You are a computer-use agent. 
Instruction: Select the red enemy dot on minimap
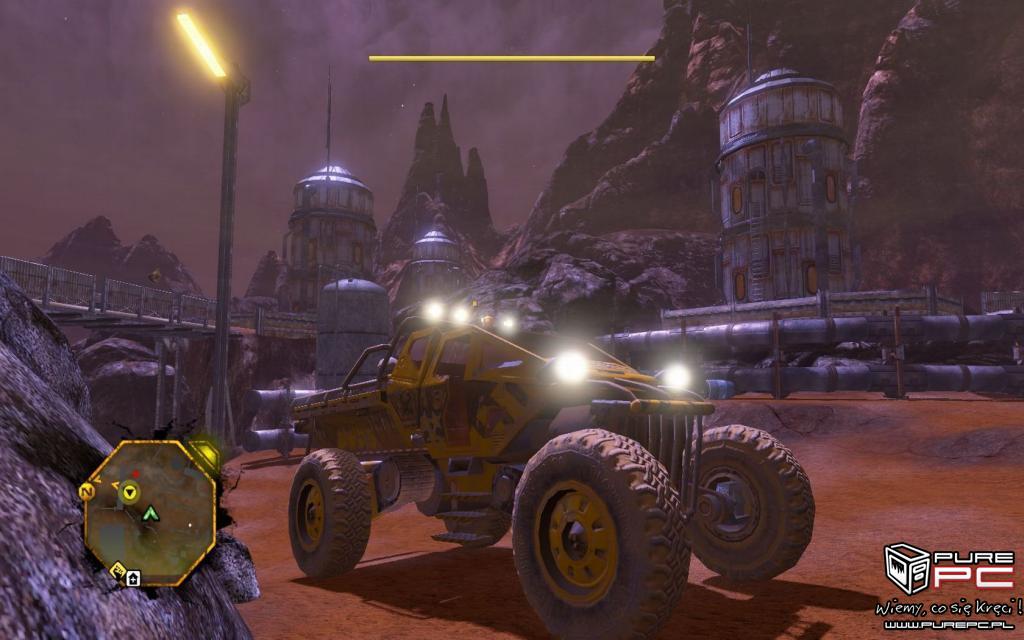(x=136, y=473)
